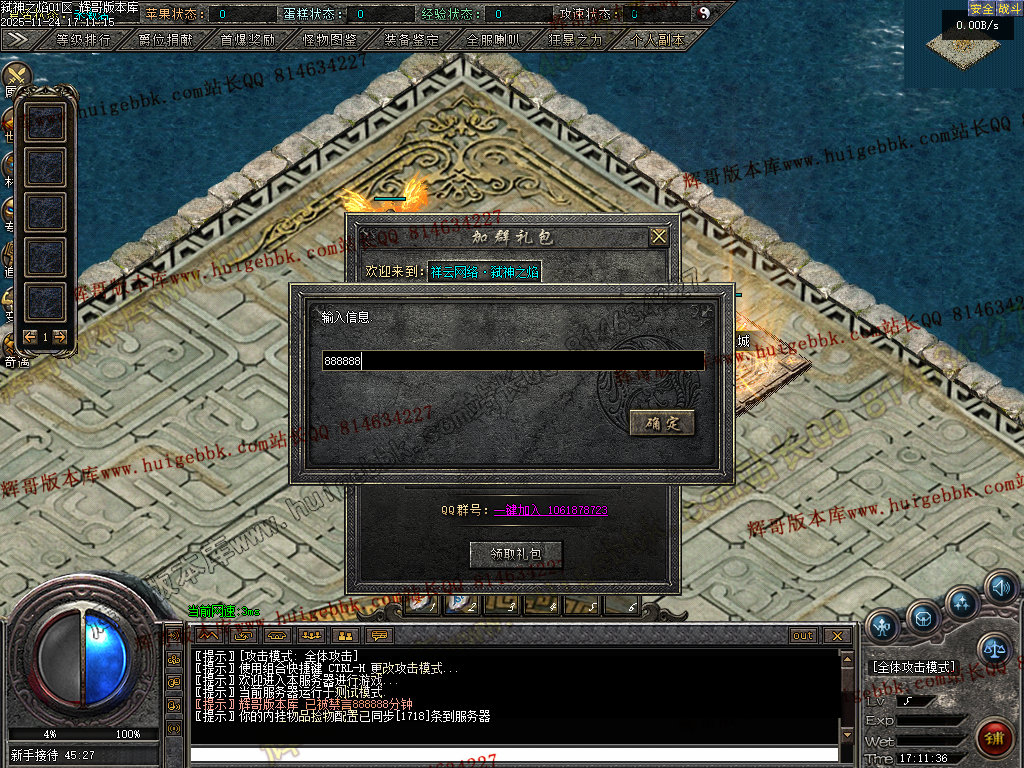Close the 加群礼包 window

(x=658, y=237)
